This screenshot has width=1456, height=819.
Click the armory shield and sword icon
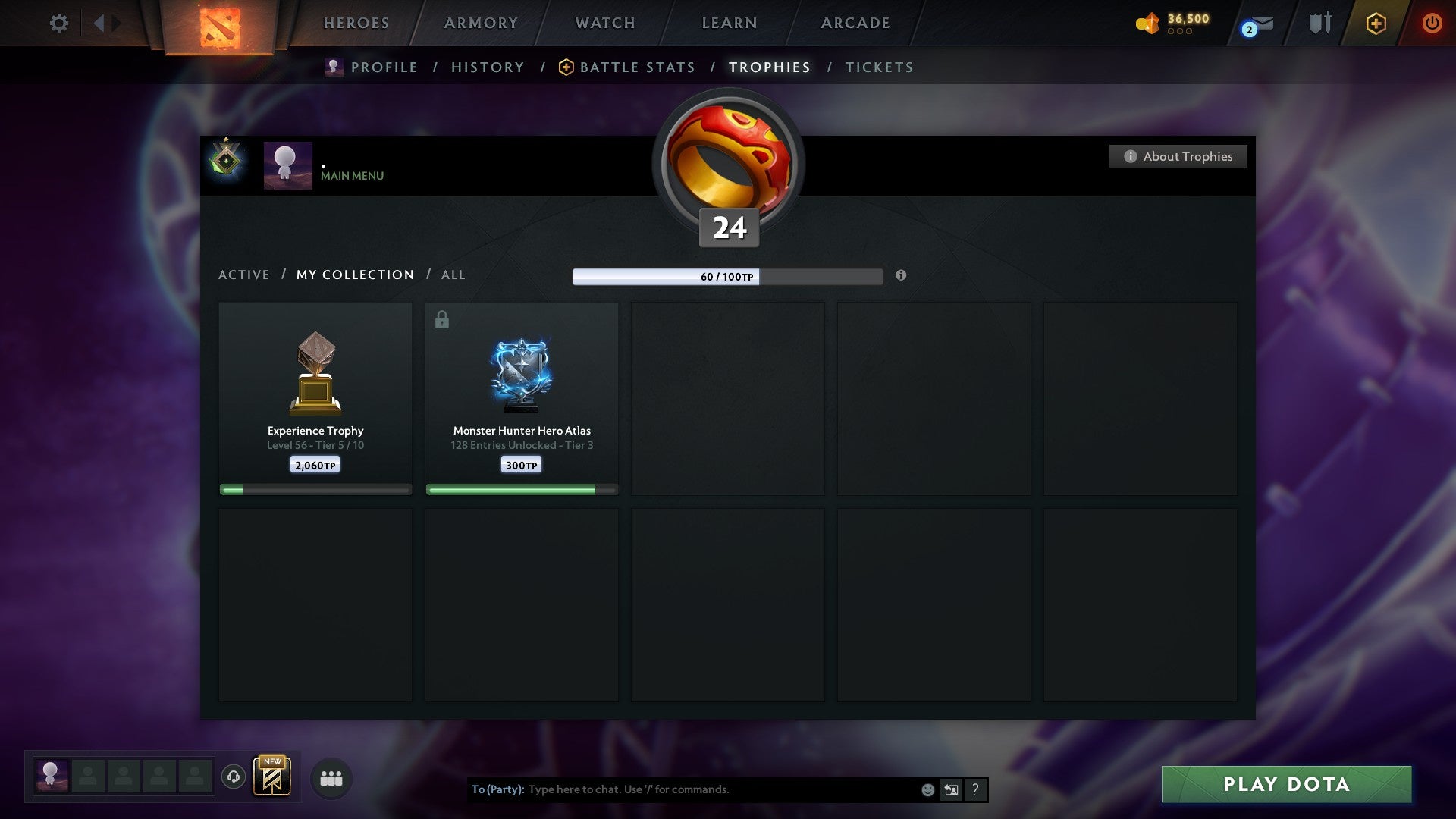(1321, 23)
